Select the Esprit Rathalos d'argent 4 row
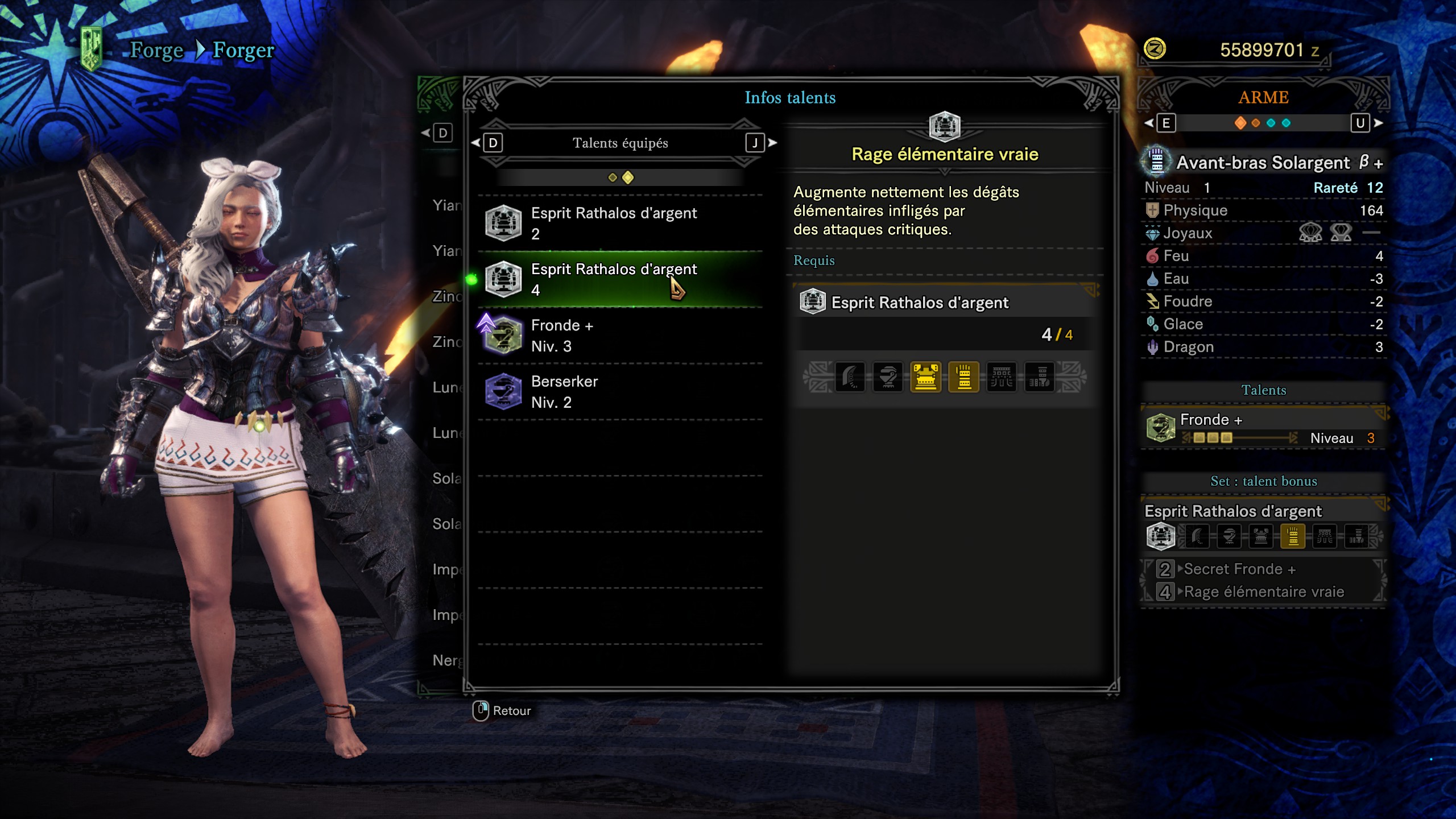Screen dimensions: 1456x819 click(x=620, y=279)
